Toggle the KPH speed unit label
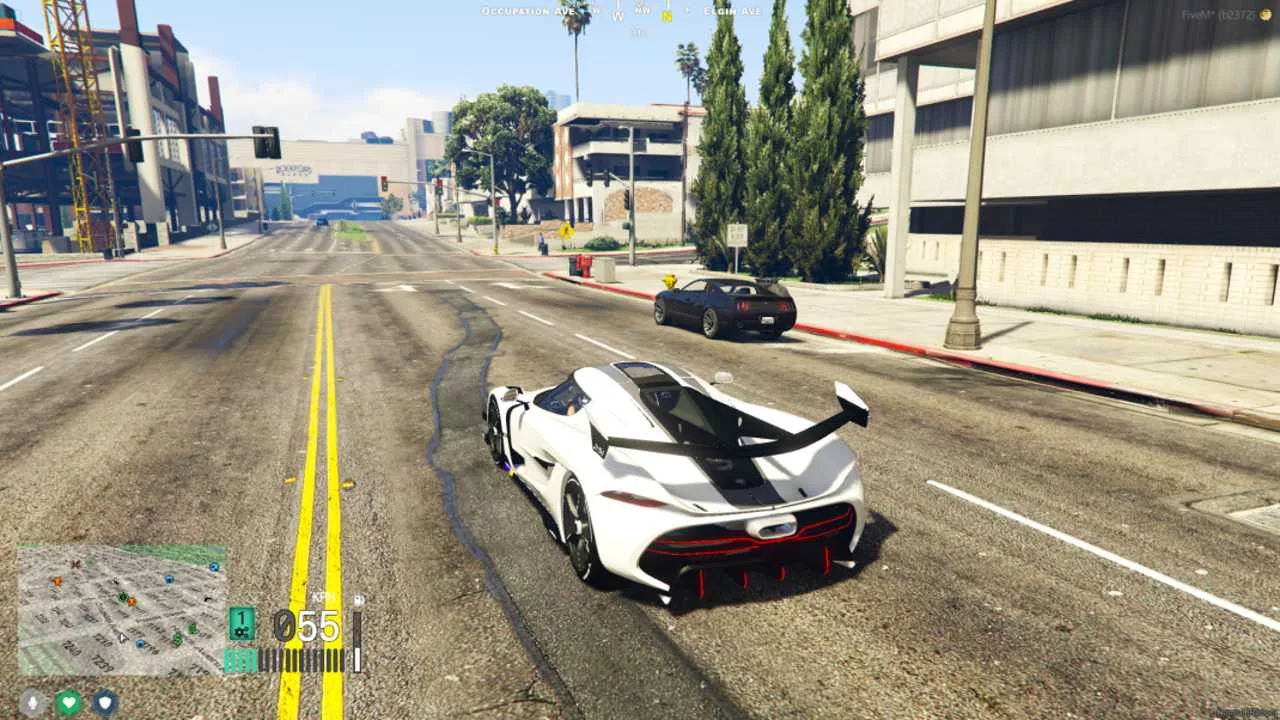The width and height of the screenshot is (1280, 720). (322, 597)
